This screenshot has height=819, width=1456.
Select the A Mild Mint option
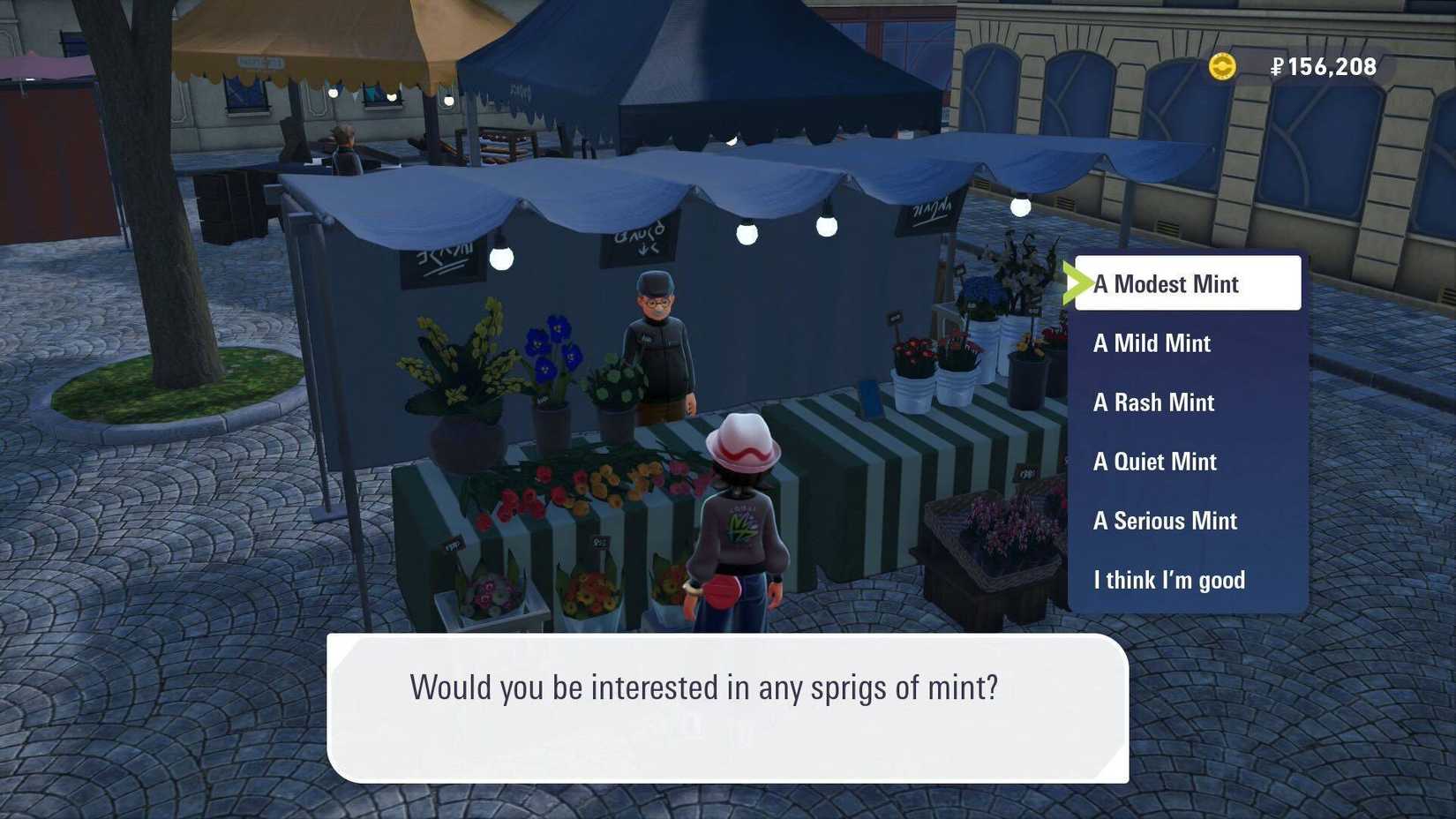click(1152, 343)
